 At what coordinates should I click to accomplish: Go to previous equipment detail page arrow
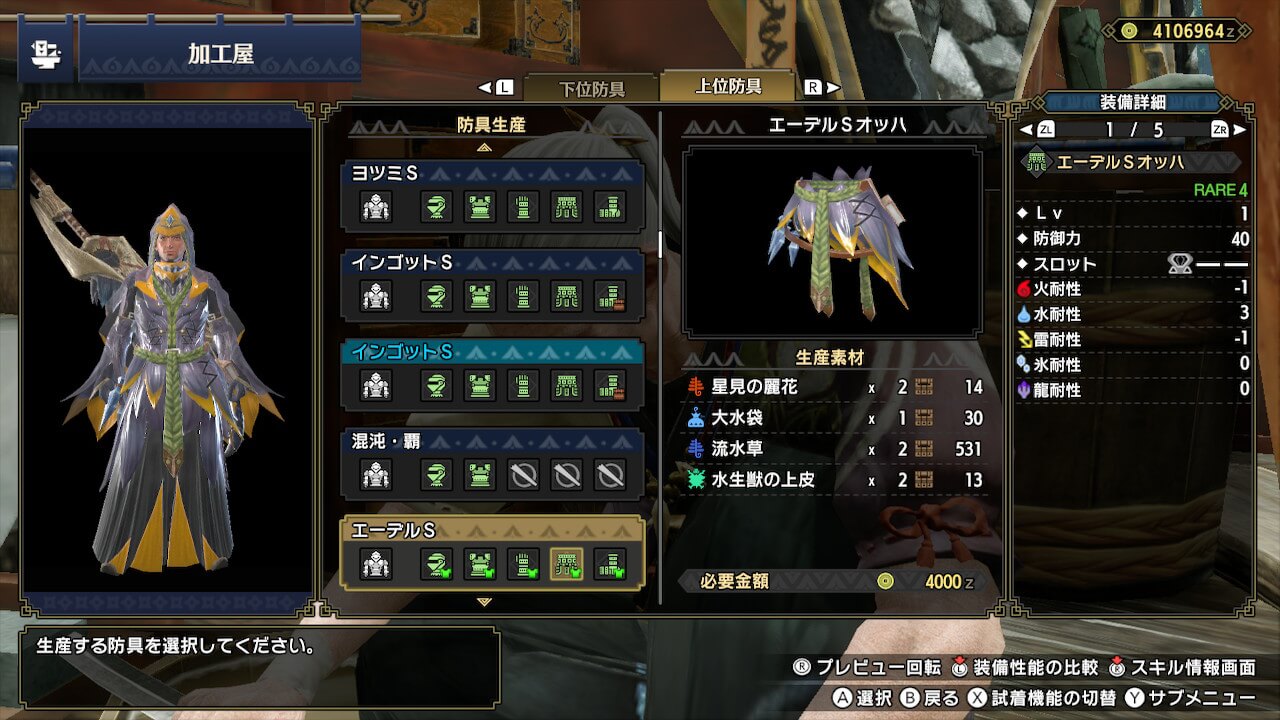[1027, 130]
